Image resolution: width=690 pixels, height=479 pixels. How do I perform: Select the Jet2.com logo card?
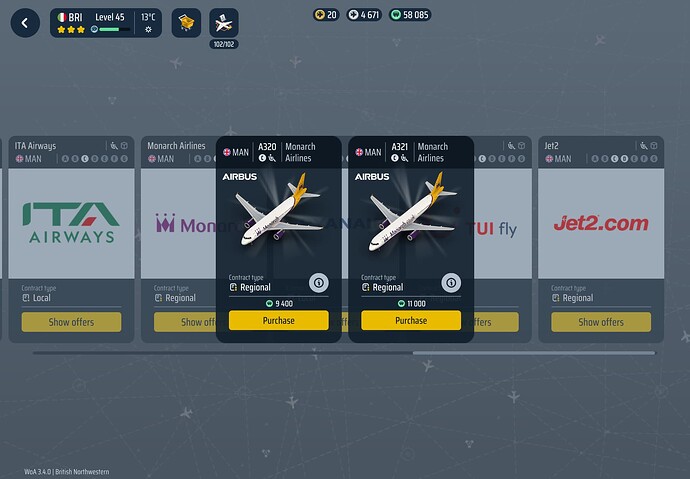[x=601, y=223]
